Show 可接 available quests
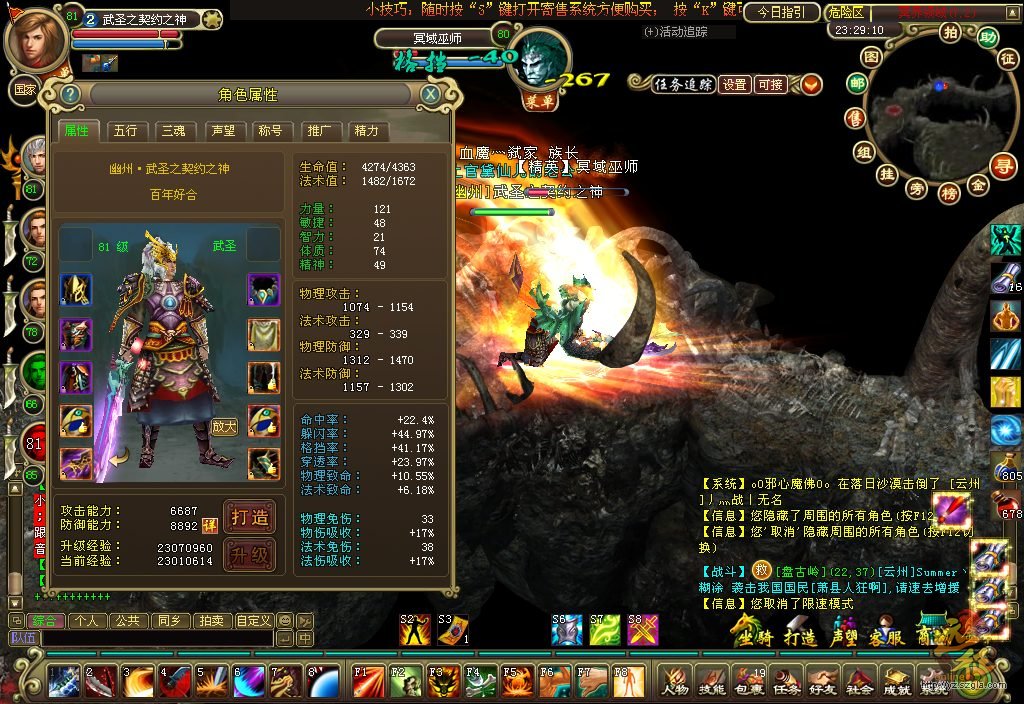 pyautogui.click(x=770, y=85)
